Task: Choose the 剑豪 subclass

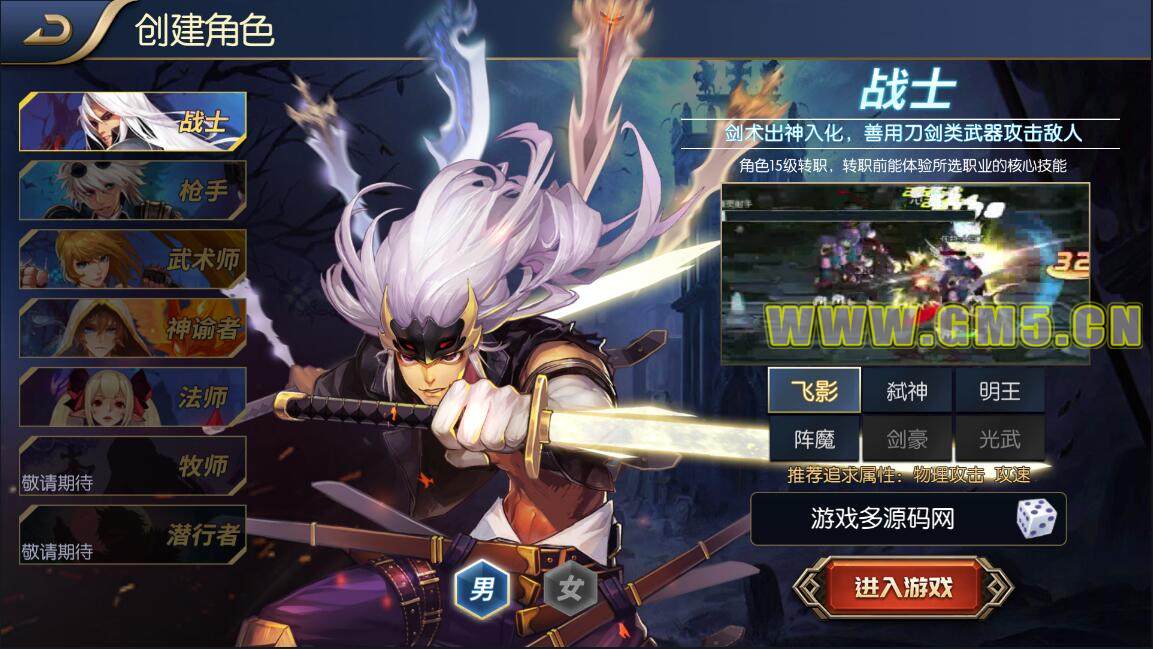Action: click(x=907, y=439)
